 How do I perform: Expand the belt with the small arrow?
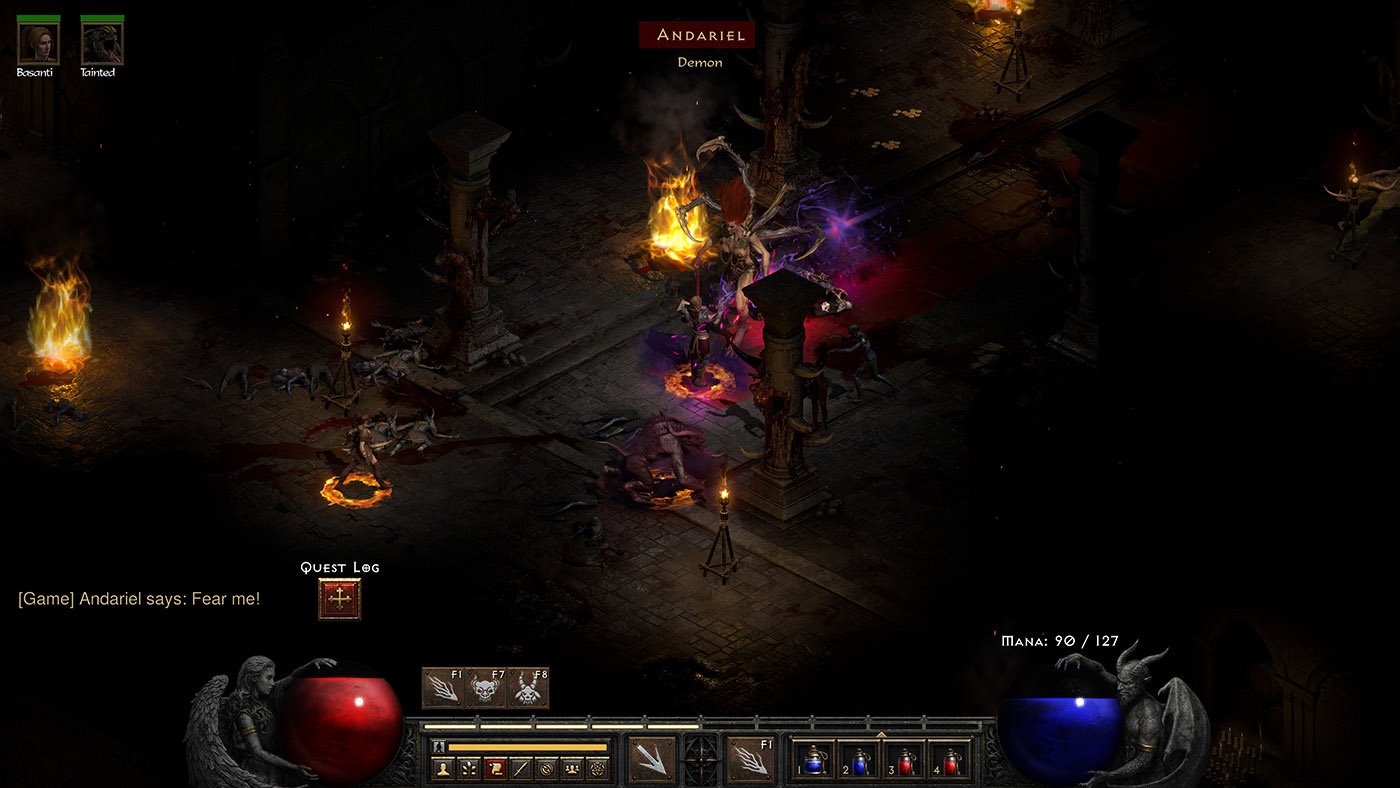point(881,735)
